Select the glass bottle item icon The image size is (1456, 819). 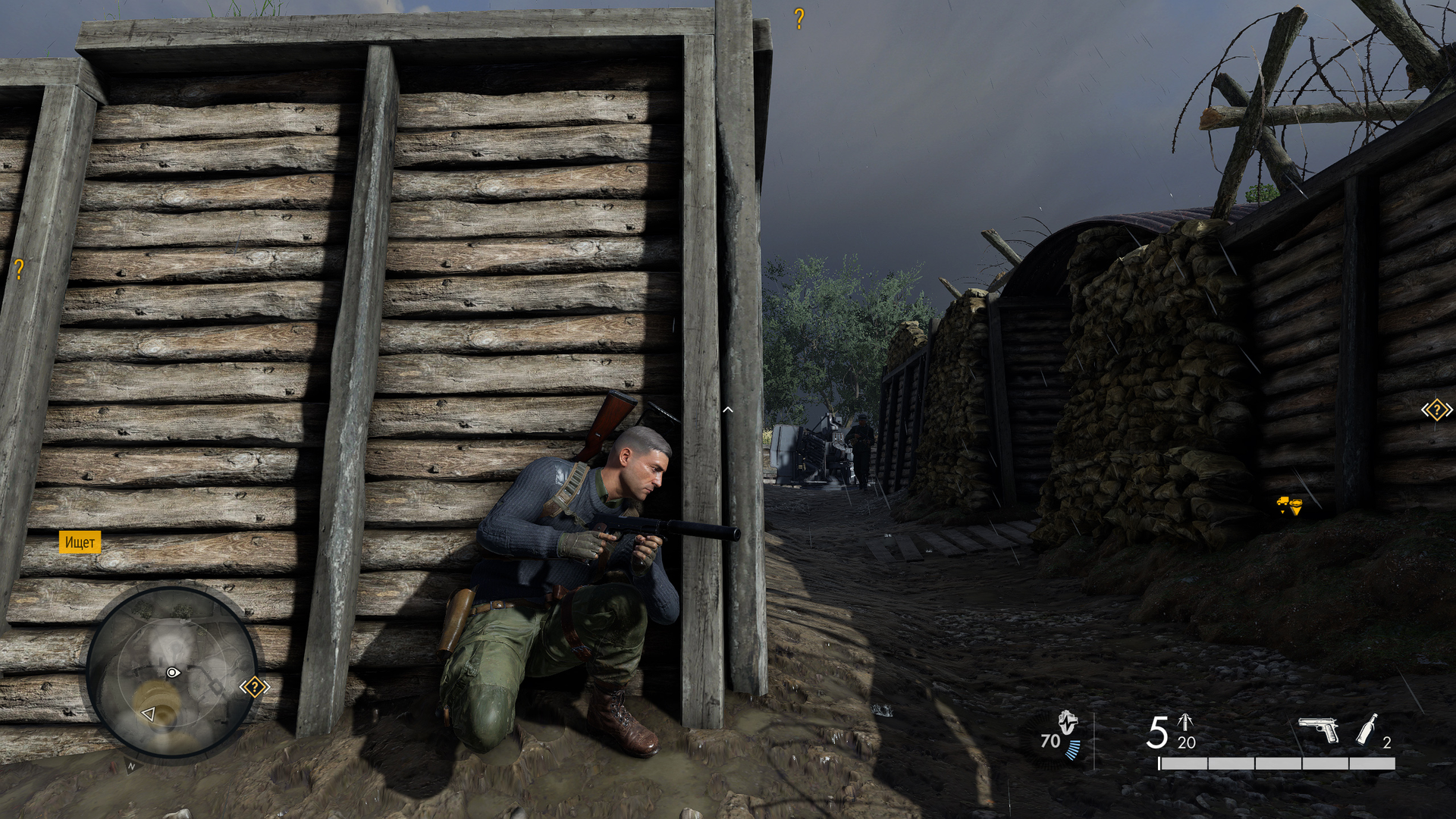[x=1367, y=729]
